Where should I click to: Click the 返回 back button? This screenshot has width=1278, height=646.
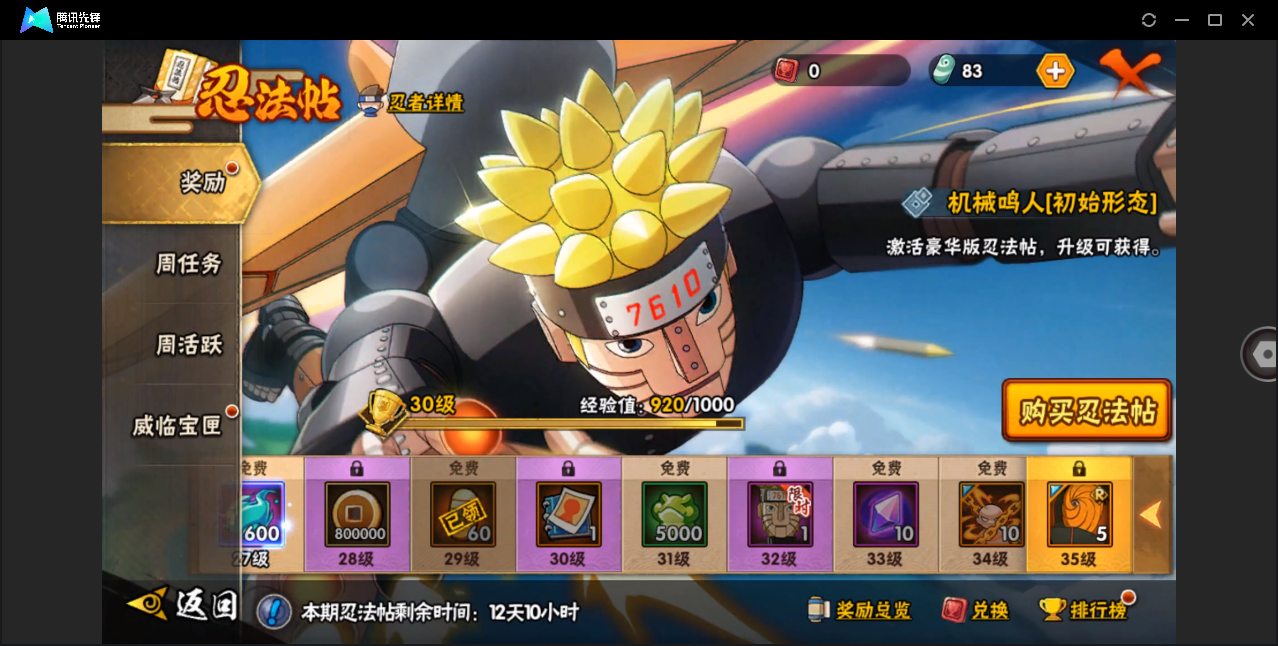point(185,605)
